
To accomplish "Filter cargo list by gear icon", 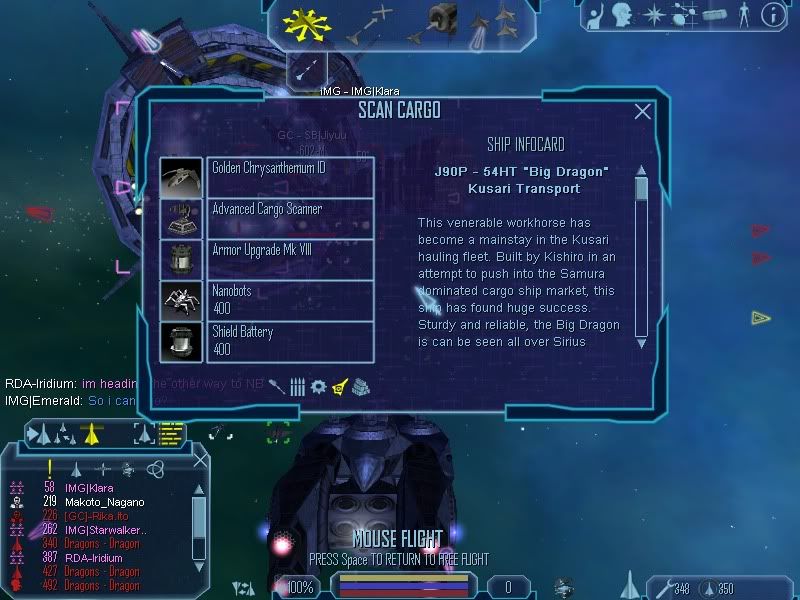I will [x=318, y=386].
